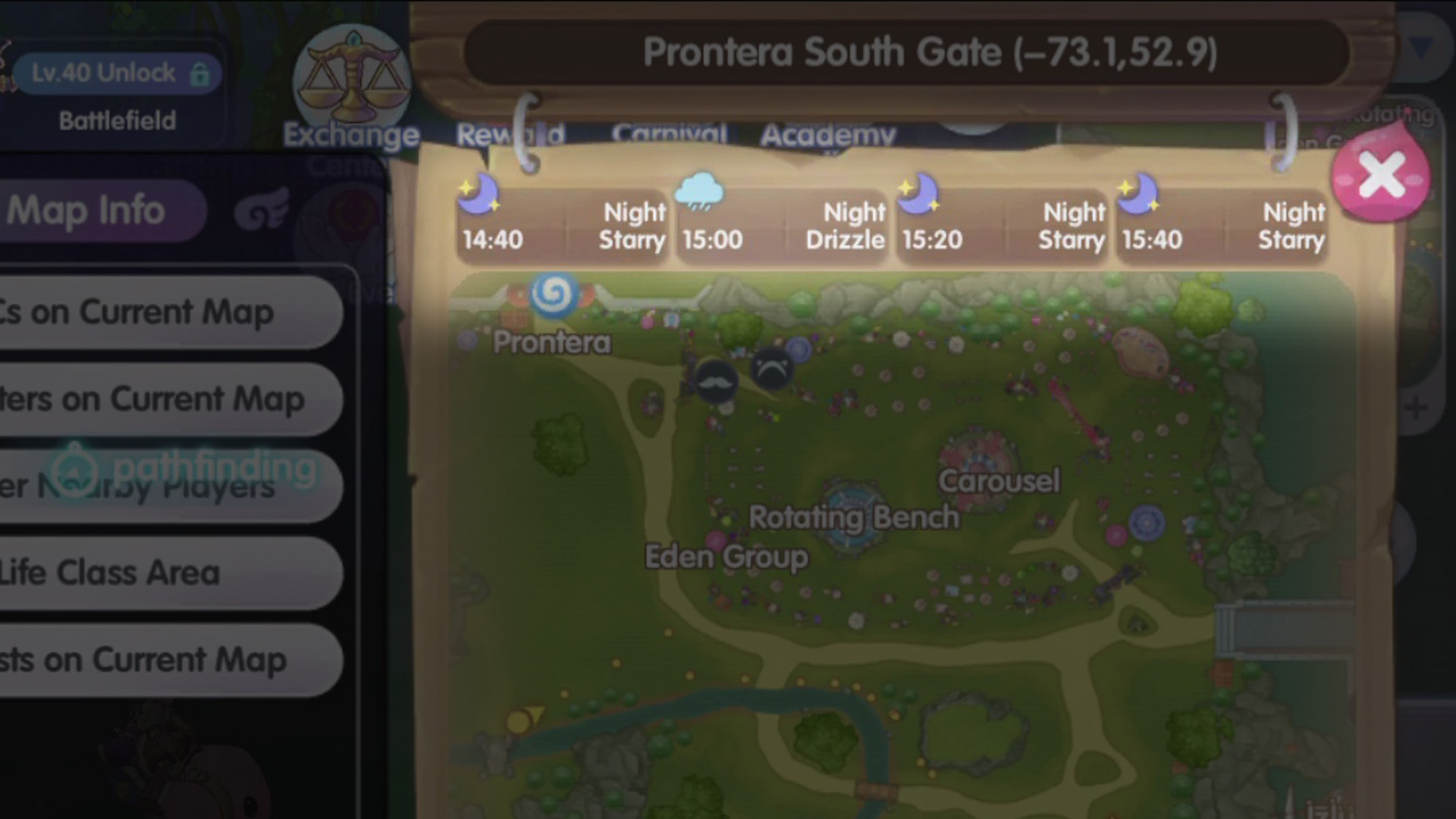Viewport: 1456px width, 819px height.
Task: Show NPCs on Current Map list
Action: point(167,312)
